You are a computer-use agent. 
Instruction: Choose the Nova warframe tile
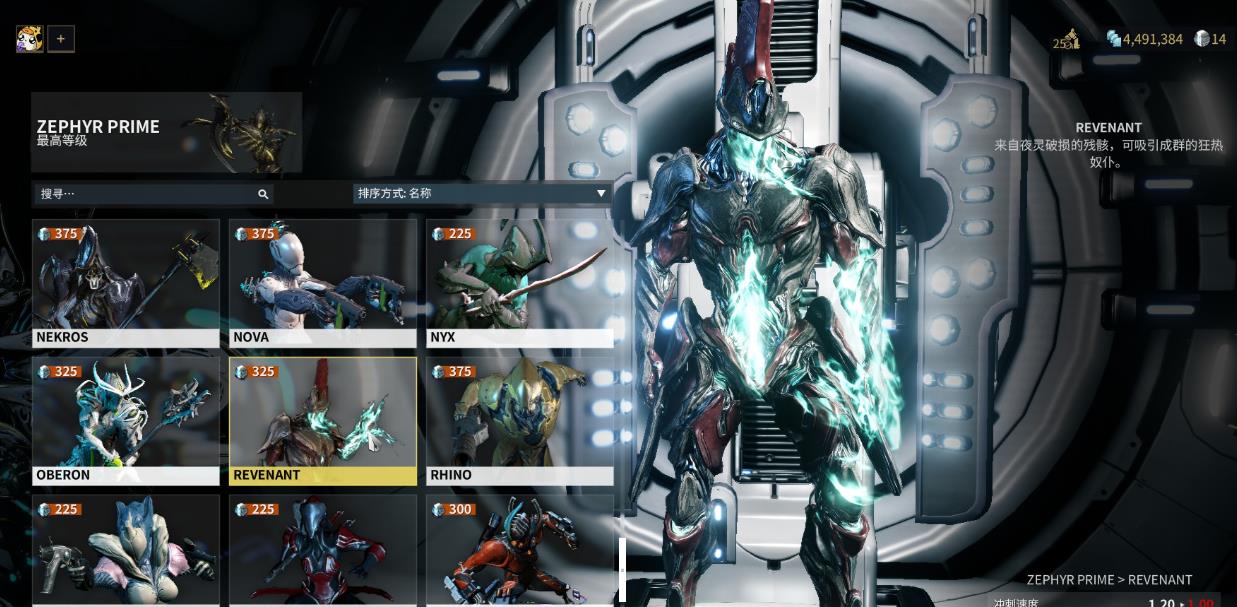322,283
